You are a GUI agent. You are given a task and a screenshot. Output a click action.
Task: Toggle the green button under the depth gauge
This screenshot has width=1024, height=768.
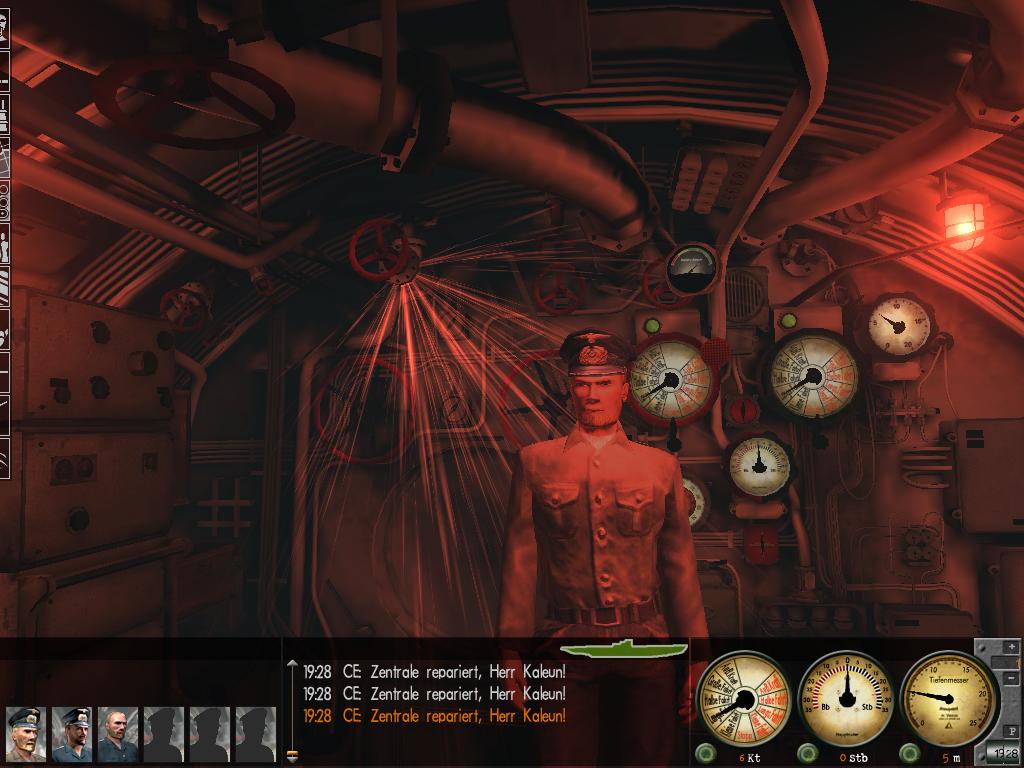point(912,753)
